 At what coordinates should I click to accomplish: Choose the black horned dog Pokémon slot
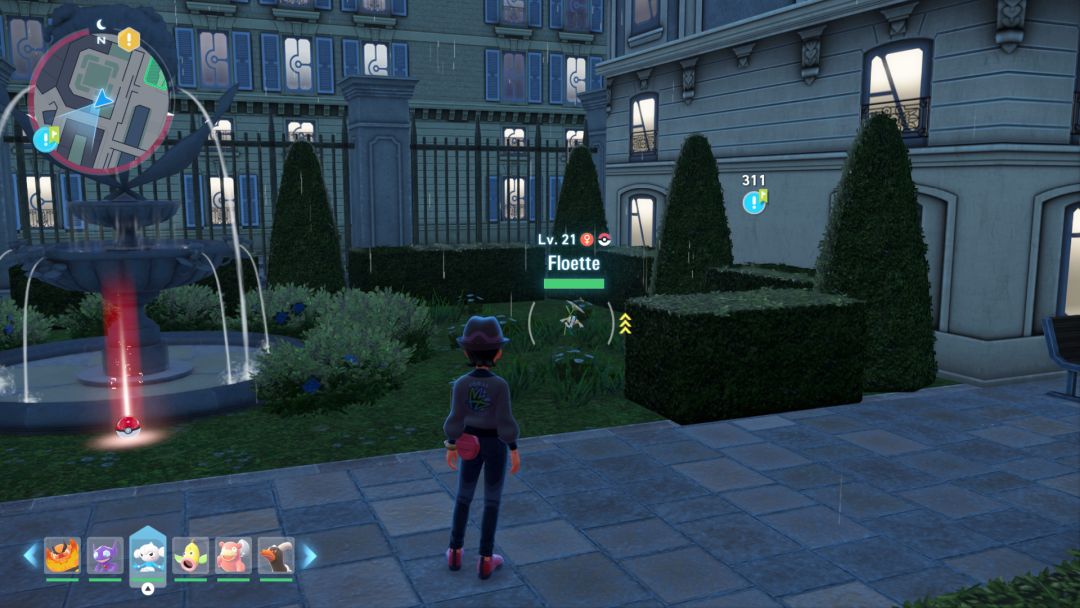[x=277, y=556]
